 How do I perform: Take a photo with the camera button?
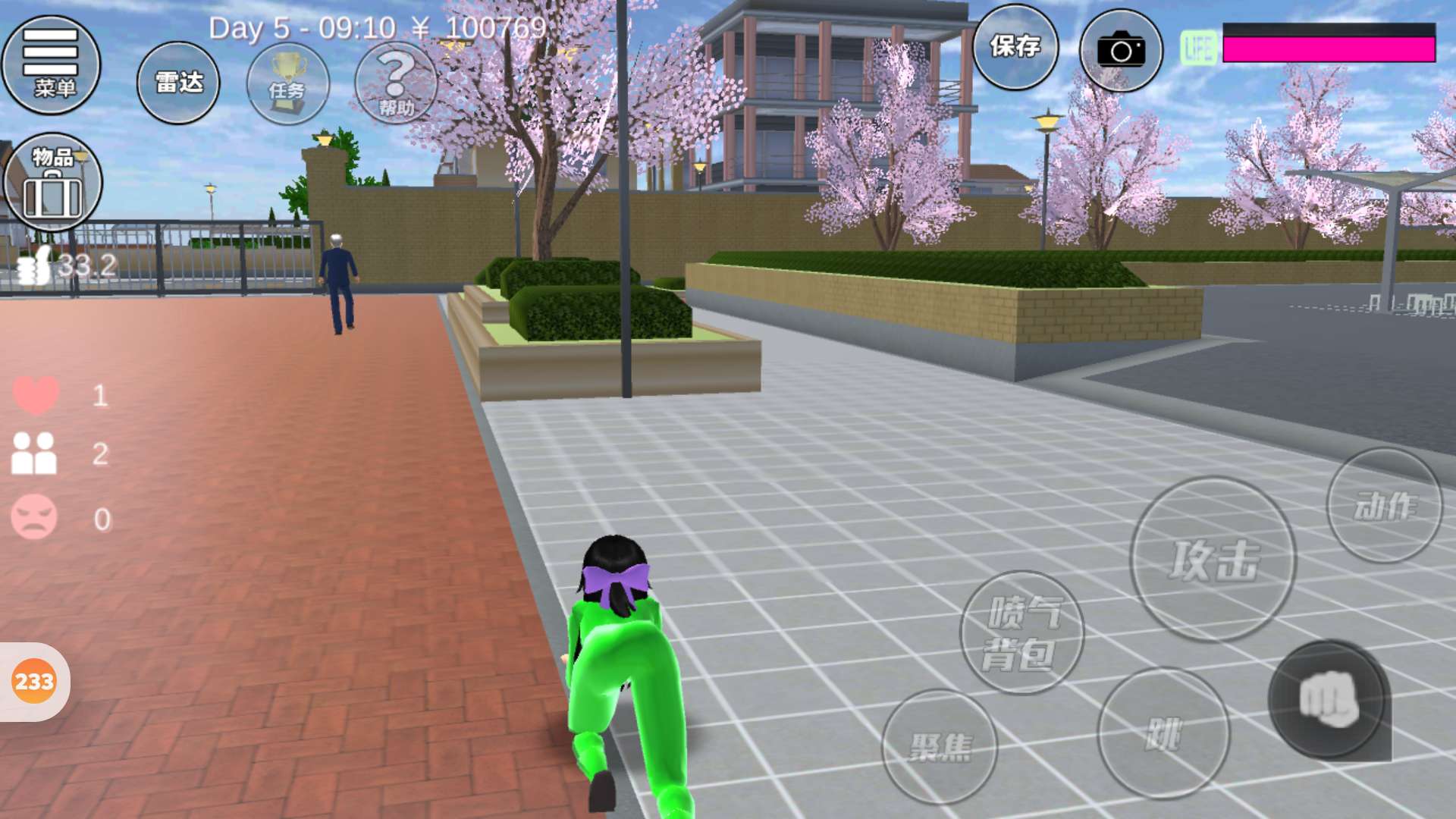click(1120, 50)
